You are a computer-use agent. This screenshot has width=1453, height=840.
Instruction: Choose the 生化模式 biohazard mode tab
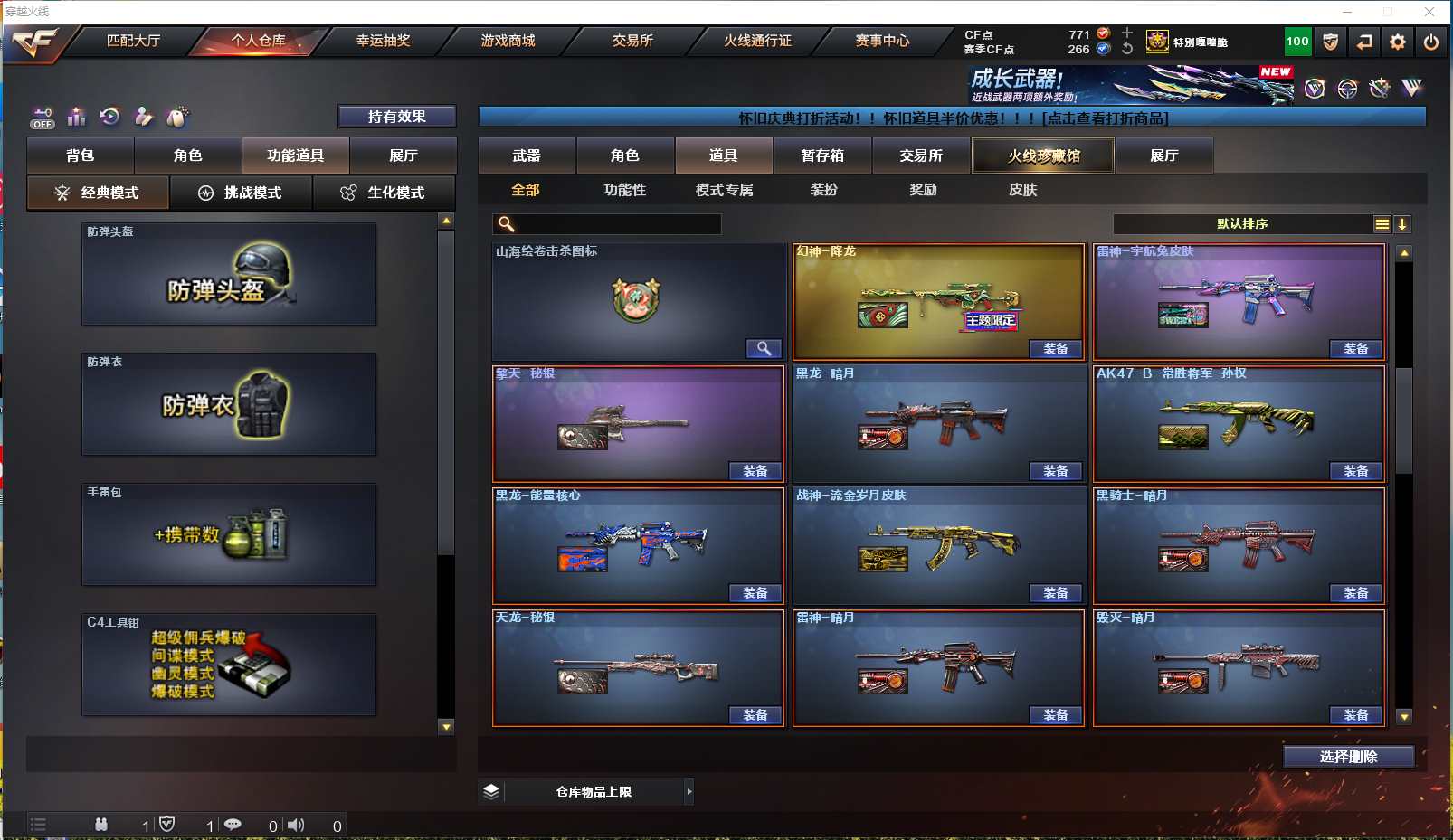coord(384,193)
